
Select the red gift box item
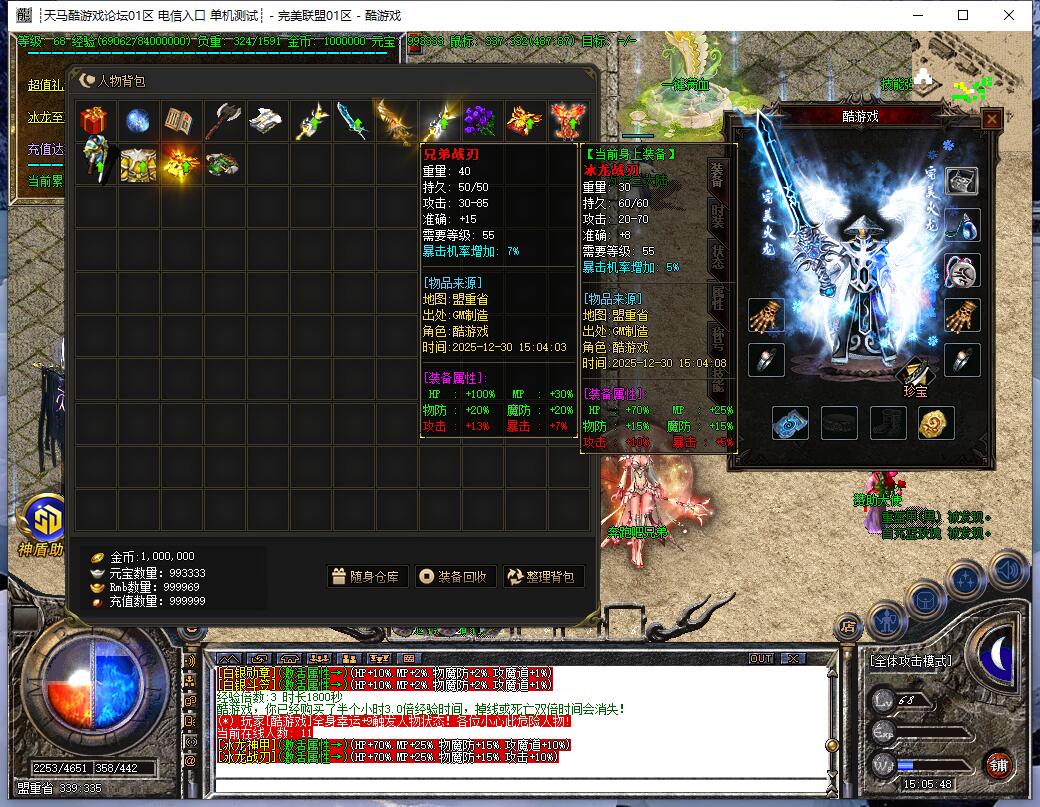point(95,121)
